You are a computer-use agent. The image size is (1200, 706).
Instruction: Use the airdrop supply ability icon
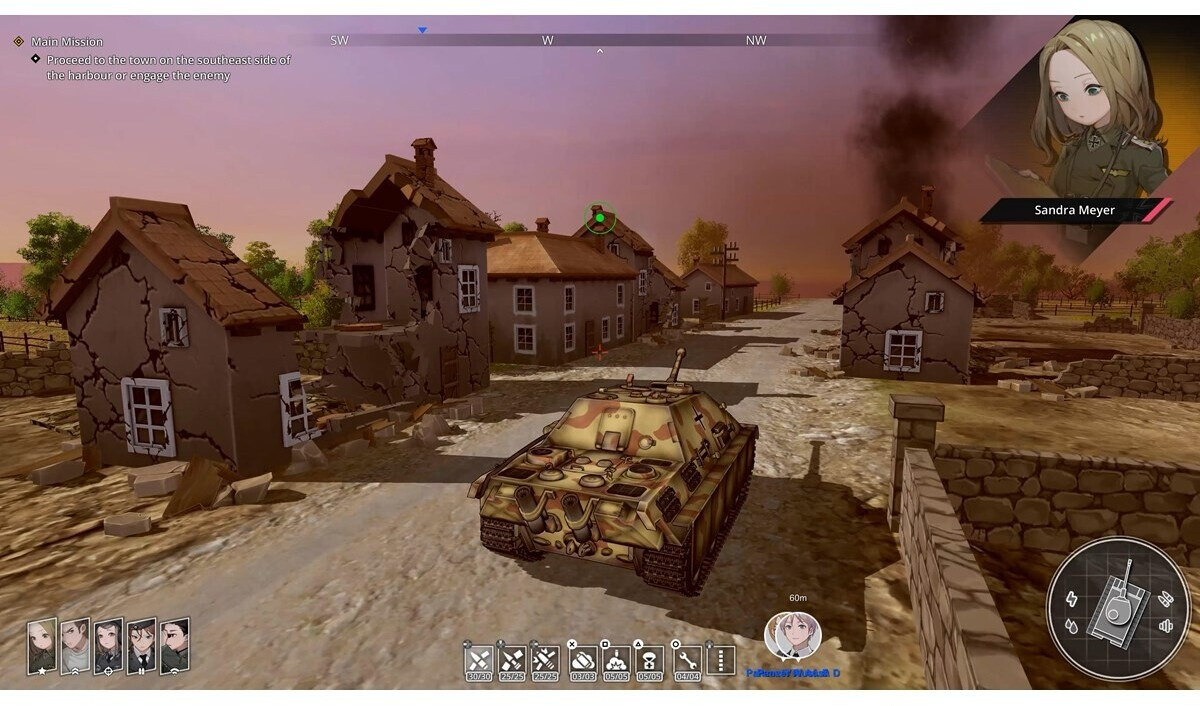[650, 660]
